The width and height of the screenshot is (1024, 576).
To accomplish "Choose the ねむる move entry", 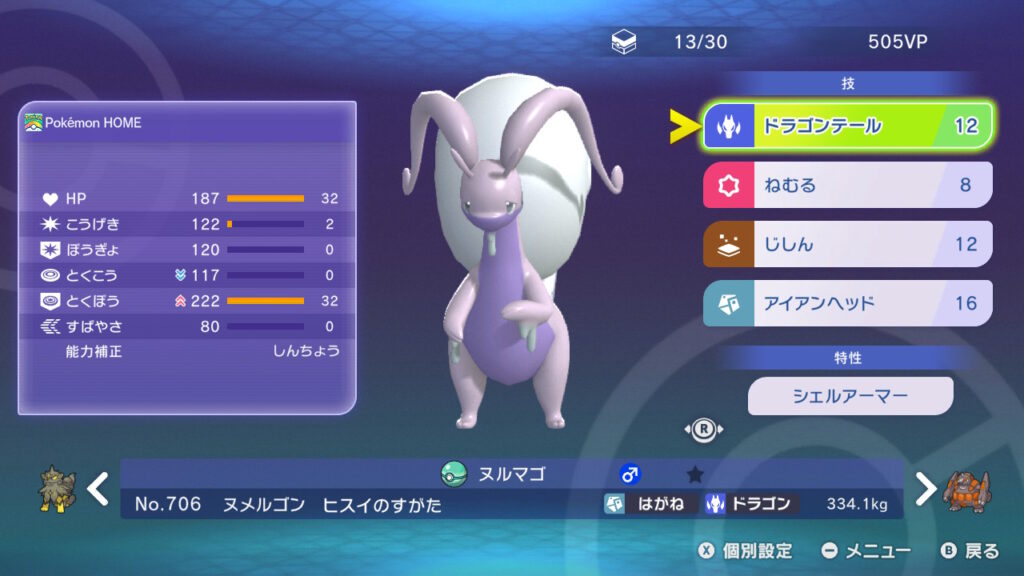I will 847,185.
